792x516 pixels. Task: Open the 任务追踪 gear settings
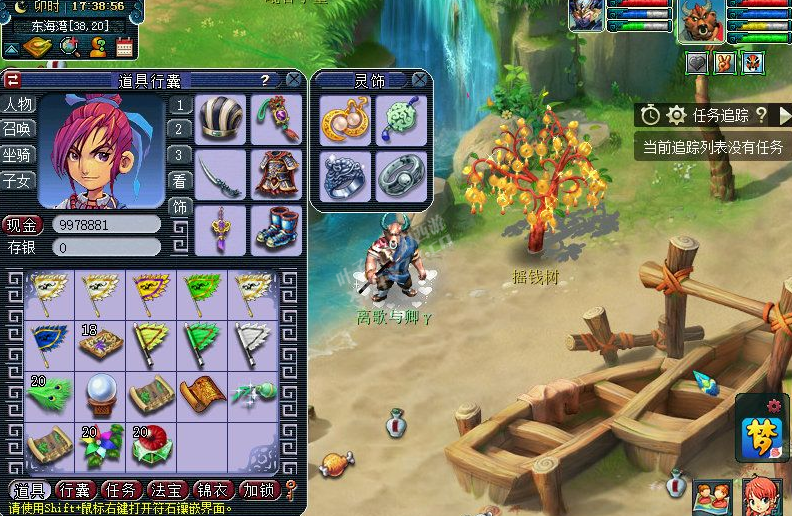(677, 115)
